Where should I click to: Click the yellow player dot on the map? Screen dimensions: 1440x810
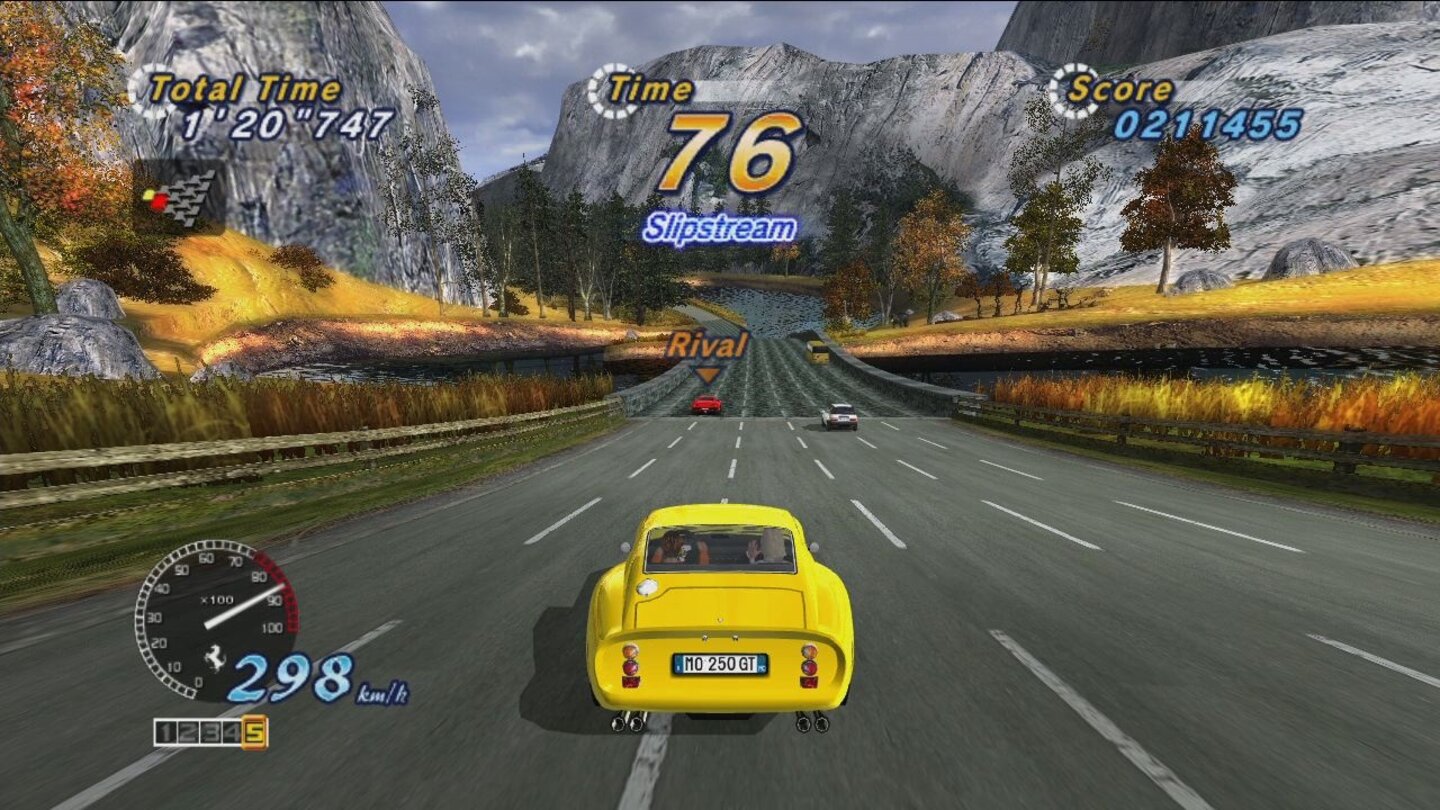(149, 196)
